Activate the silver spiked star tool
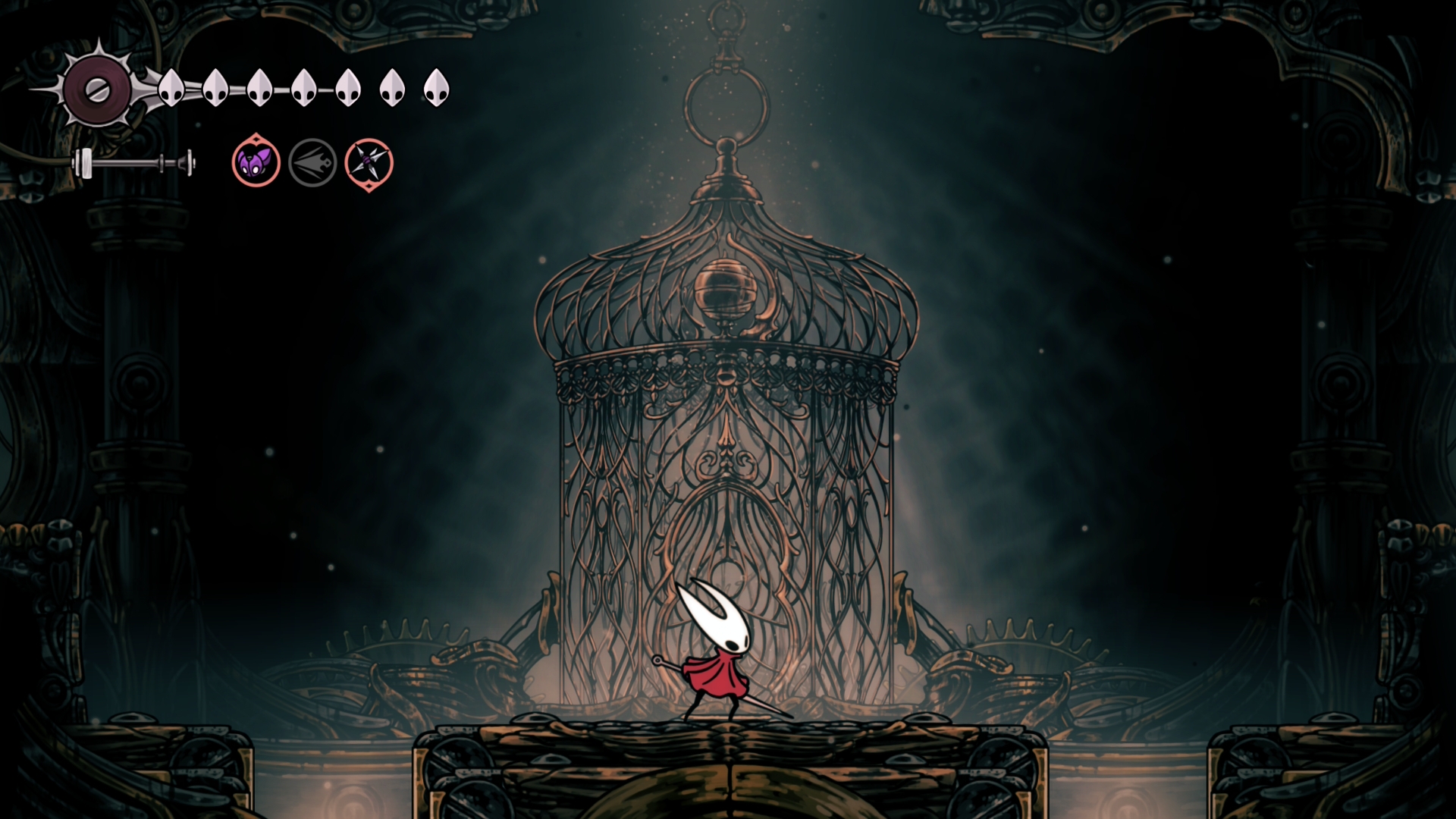 369,163
